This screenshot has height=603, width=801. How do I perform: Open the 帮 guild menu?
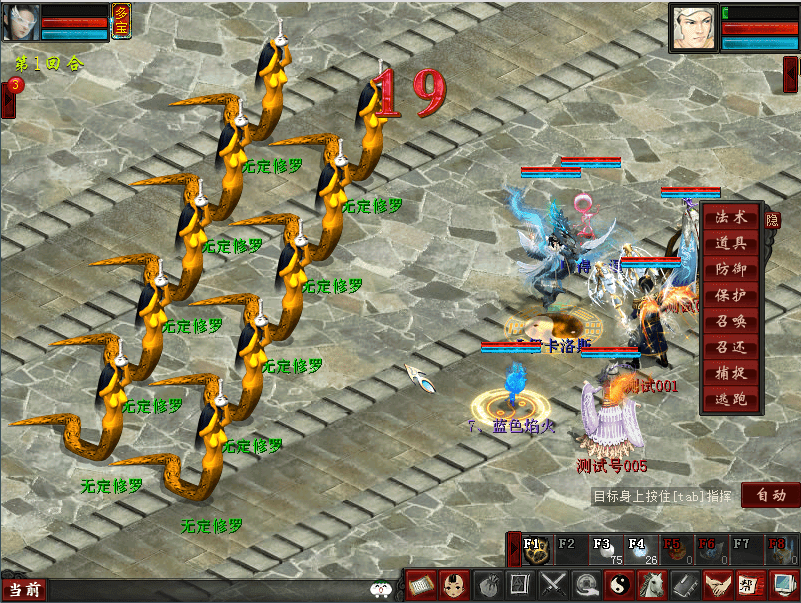click(x=748, y=584)
